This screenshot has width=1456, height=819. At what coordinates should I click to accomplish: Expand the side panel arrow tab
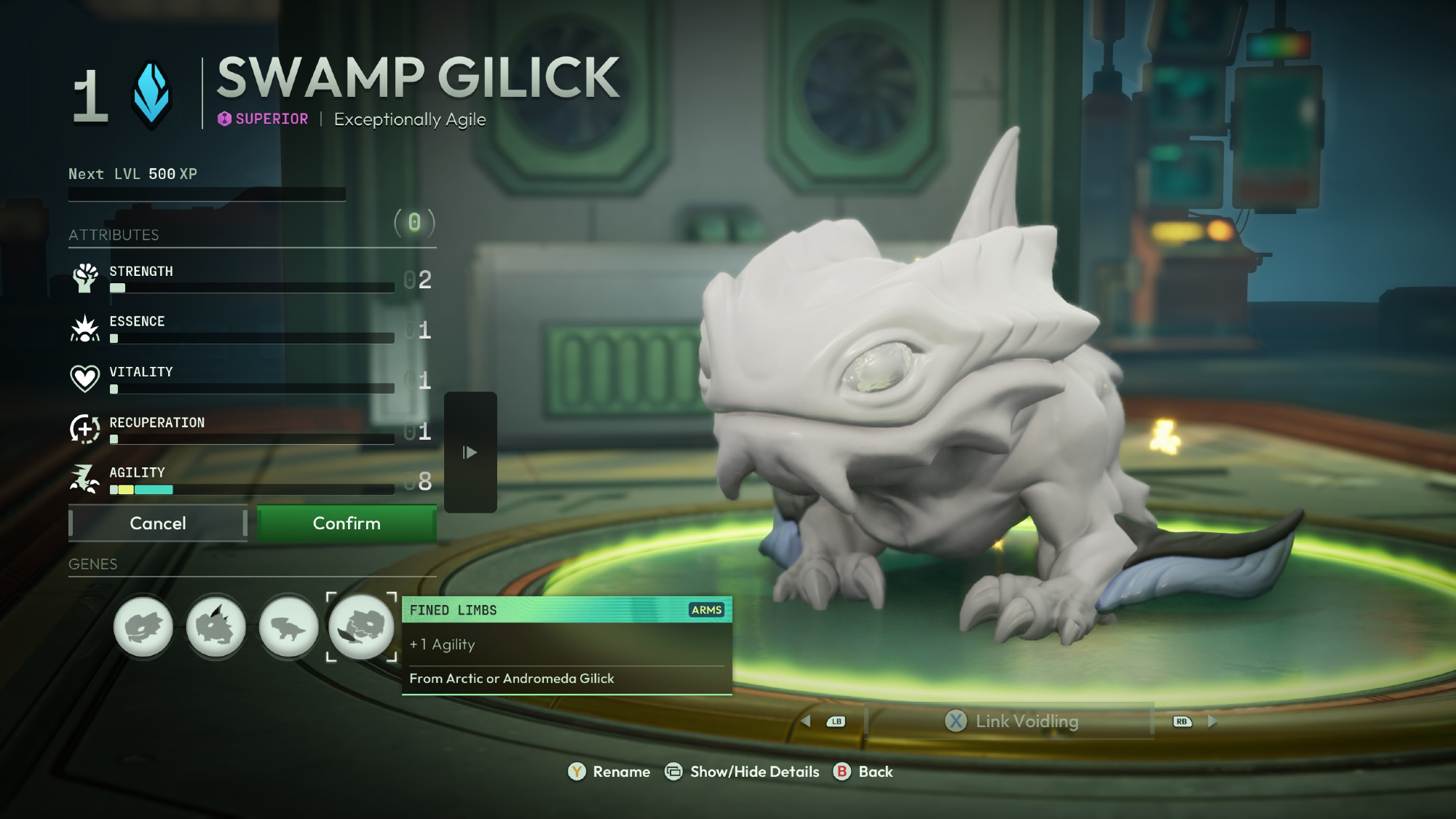[x=470, y=452]
